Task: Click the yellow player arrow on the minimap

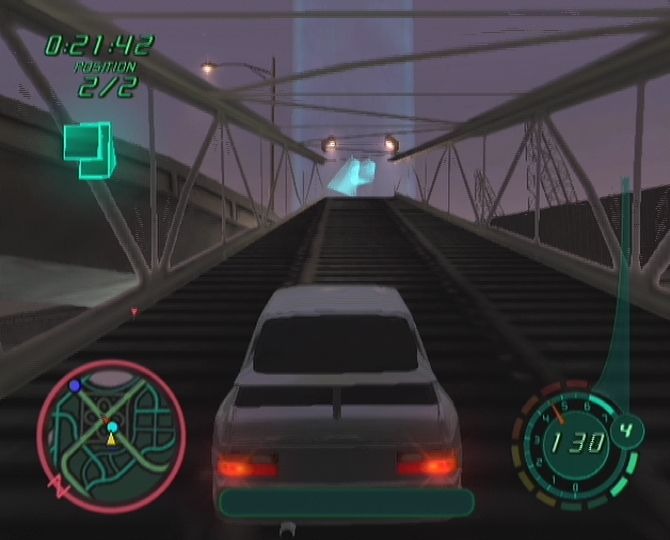Action: pyautogui.click(x=112, y=438)
